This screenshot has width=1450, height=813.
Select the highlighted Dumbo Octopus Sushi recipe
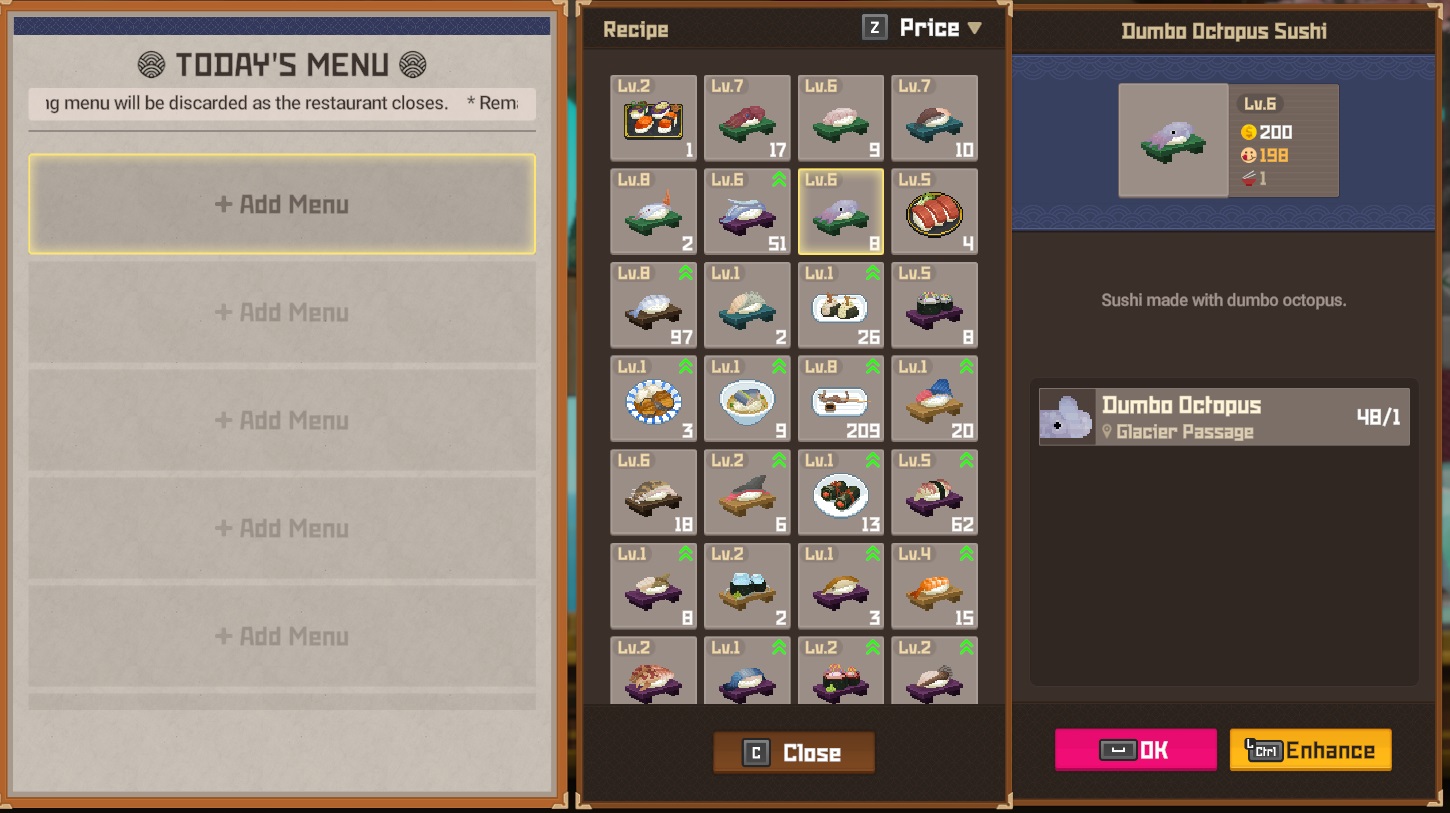pyautogui.click(x=841, y=211)
